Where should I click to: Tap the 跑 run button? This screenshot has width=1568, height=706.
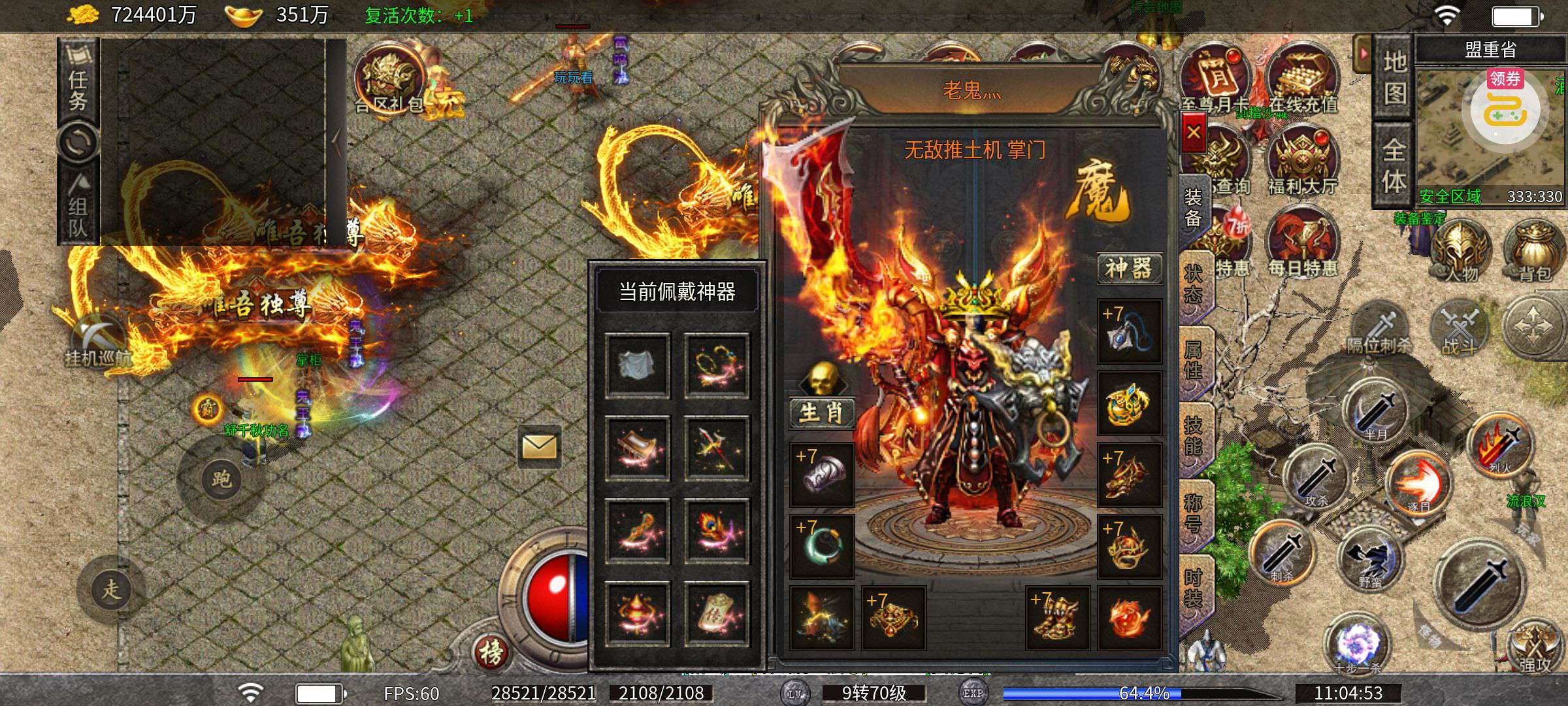tap(221, 479)
